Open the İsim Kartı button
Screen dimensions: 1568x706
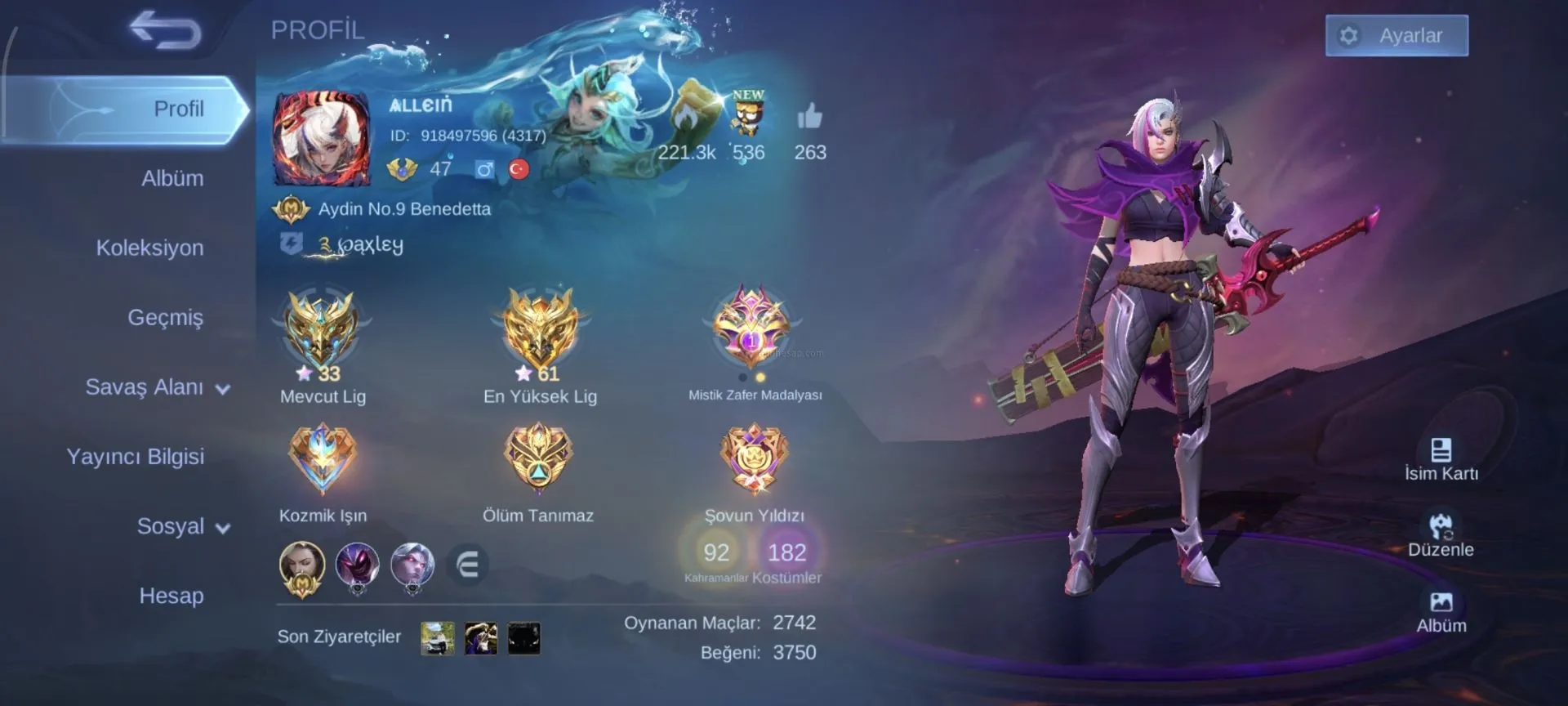coord(1441,458)
